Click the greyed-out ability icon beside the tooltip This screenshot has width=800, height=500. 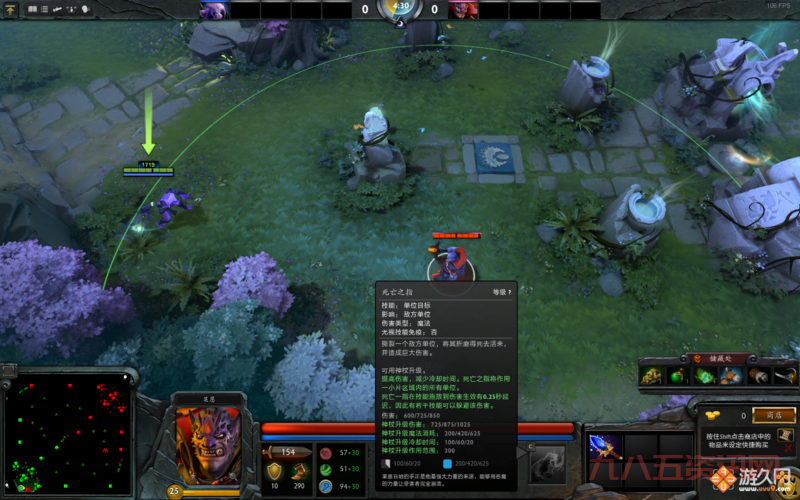click(x=546, y=462)
